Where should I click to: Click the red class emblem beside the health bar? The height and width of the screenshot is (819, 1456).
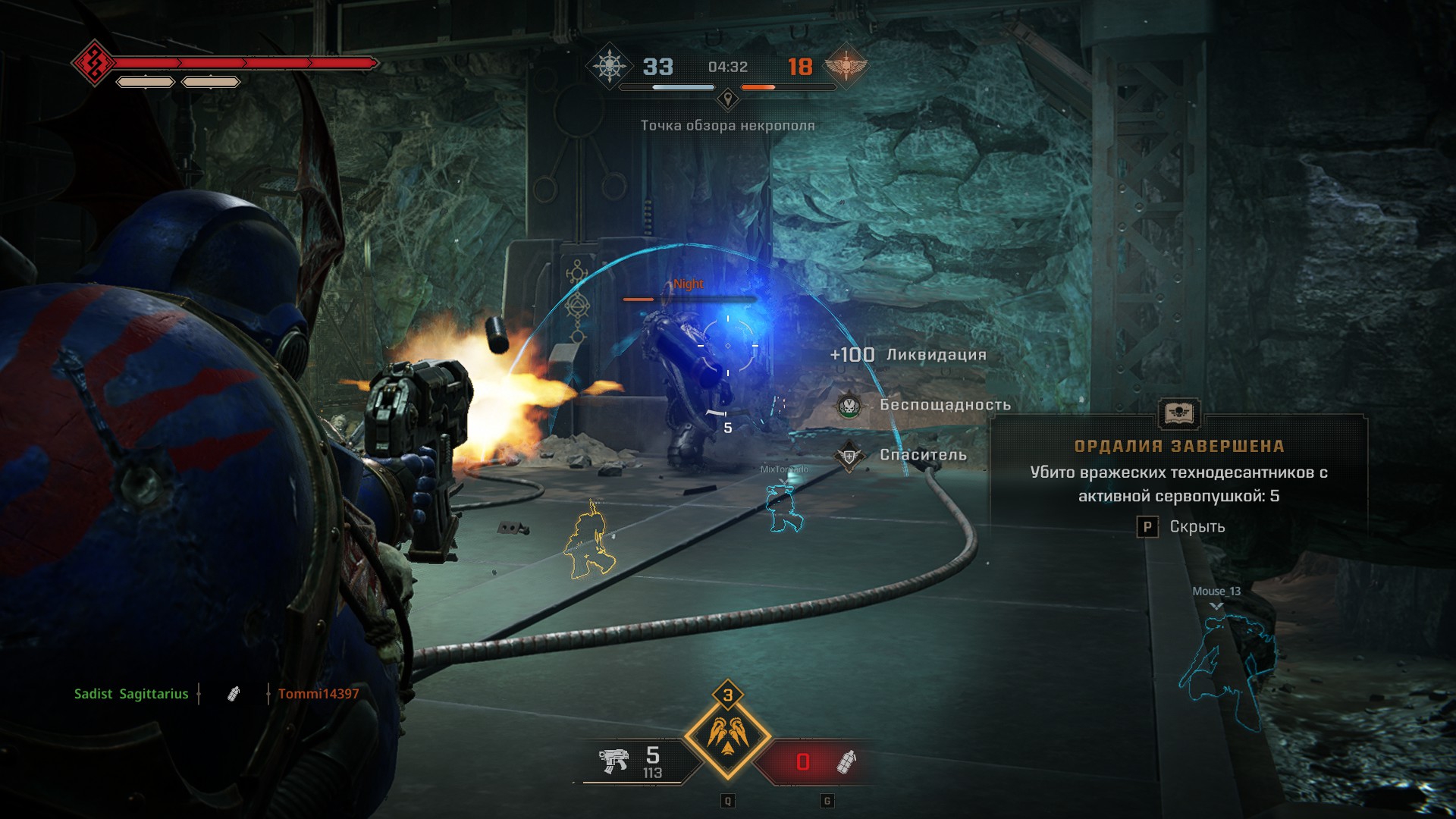[93, 63]
